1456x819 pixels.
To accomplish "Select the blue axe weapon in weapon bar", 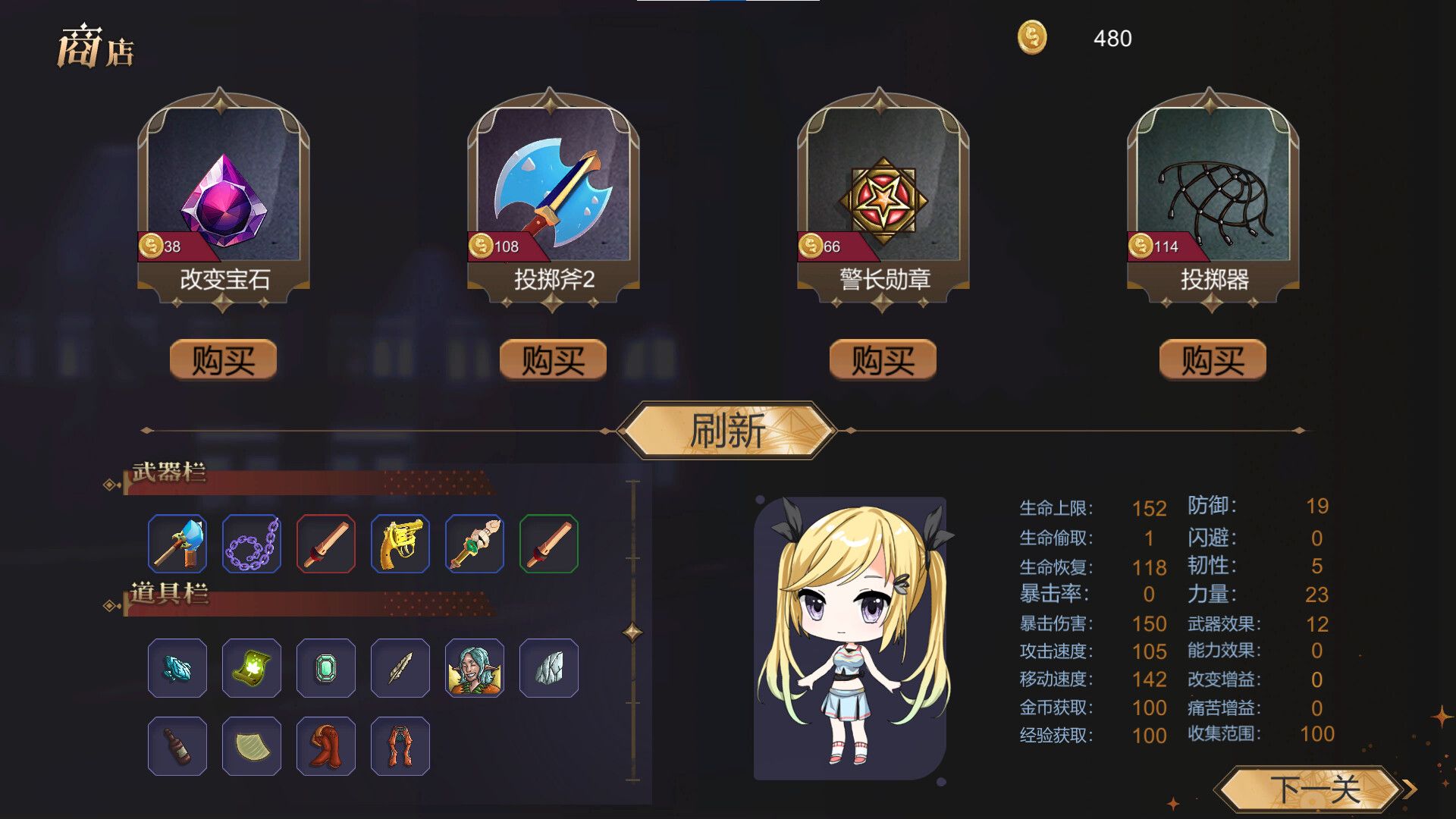I will (179, 543).
